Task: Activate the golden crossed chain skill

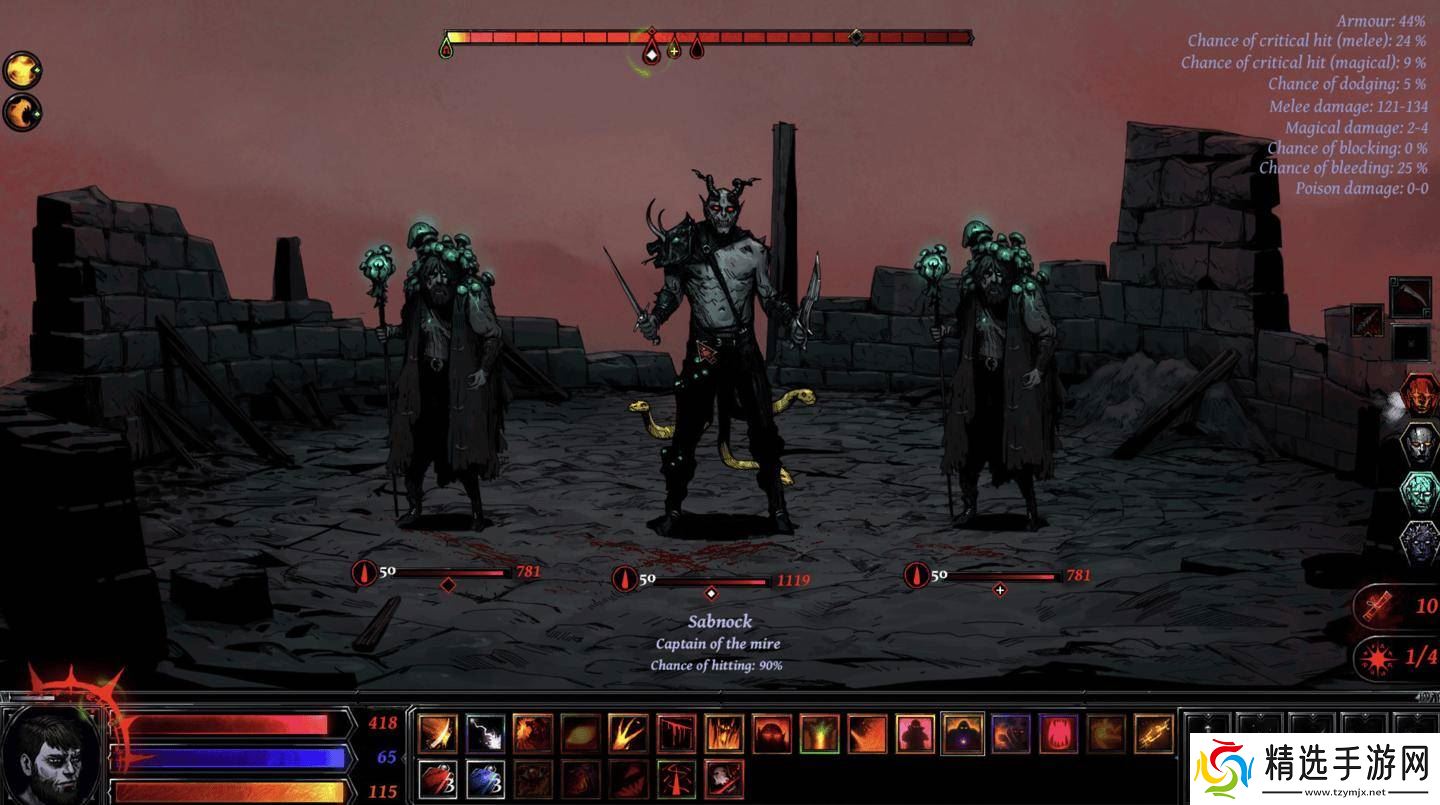Action: (x=1154, y=733)
